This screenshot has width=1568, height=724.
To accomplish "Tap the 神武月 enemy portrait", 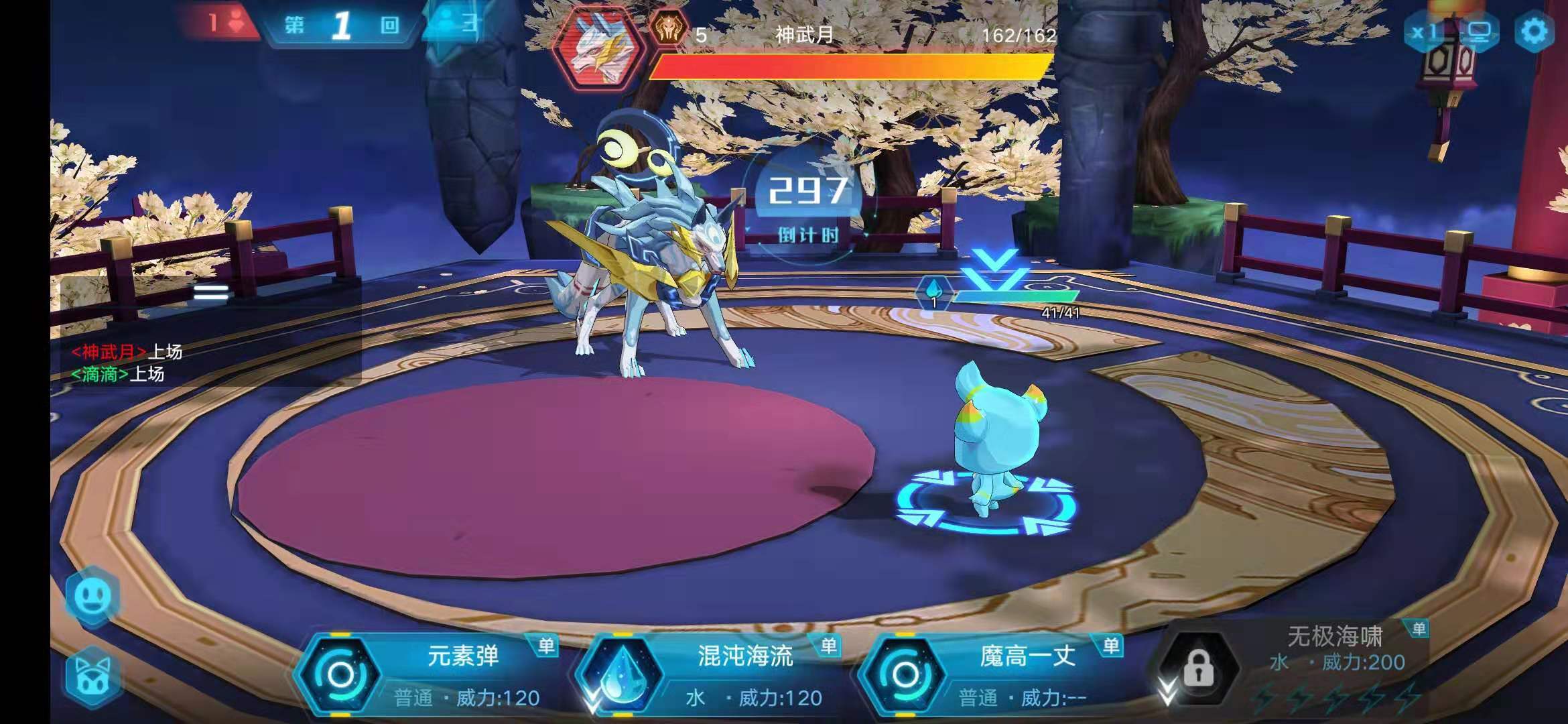I will pyautogui.click(x=598, y=46).
